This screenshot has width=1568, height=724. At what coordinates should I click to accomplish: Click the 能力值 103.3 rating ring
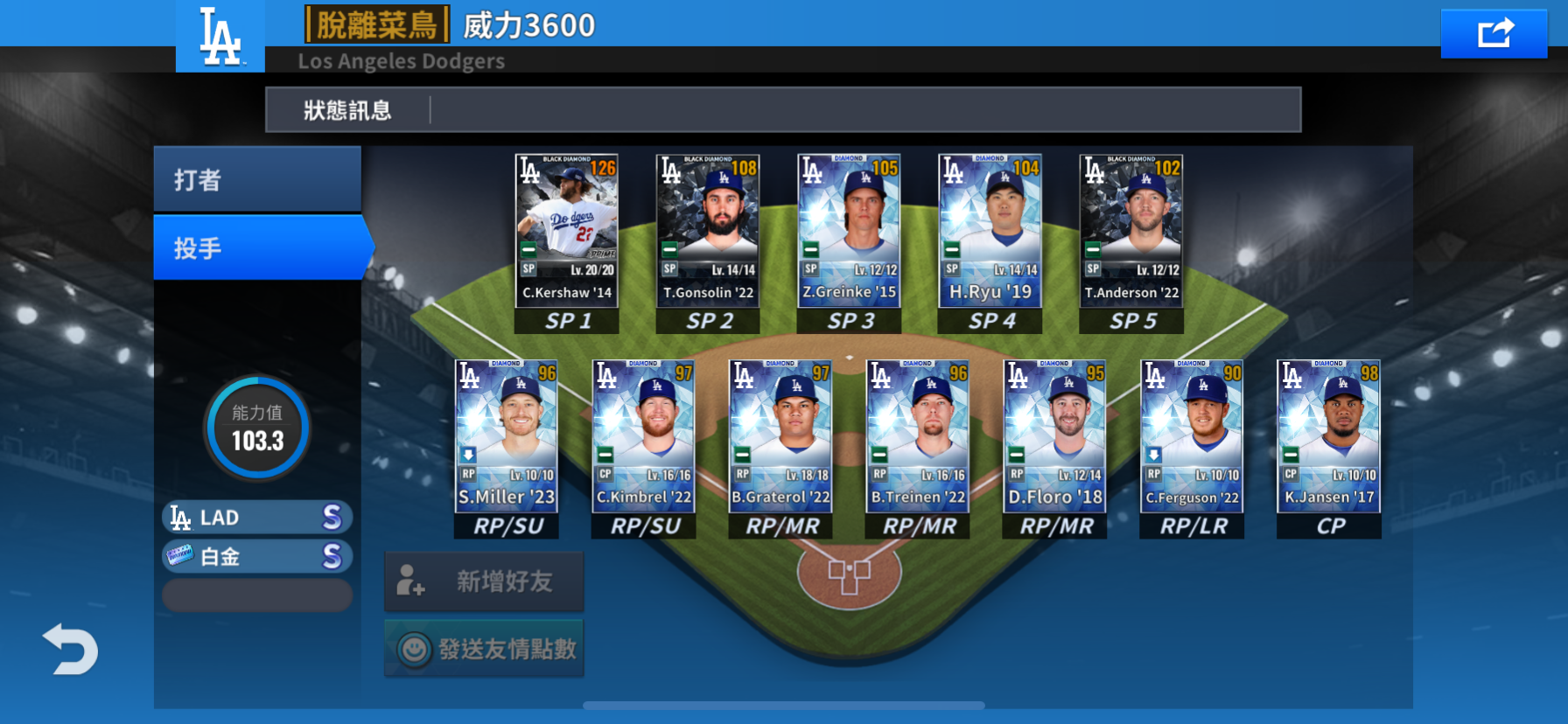pos(256,428)
